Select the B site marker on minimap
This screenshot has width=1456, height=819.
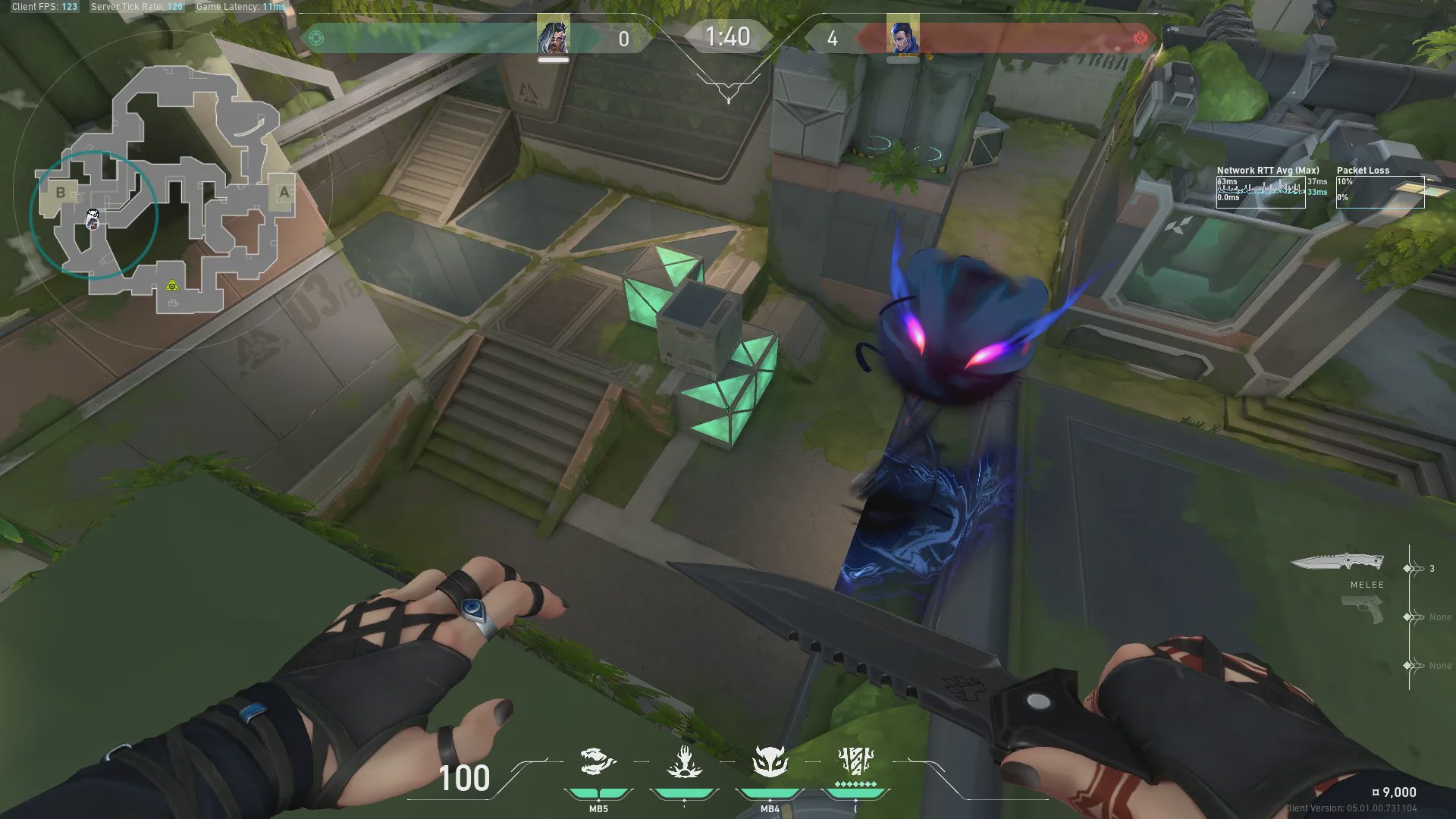coord(60,193)
